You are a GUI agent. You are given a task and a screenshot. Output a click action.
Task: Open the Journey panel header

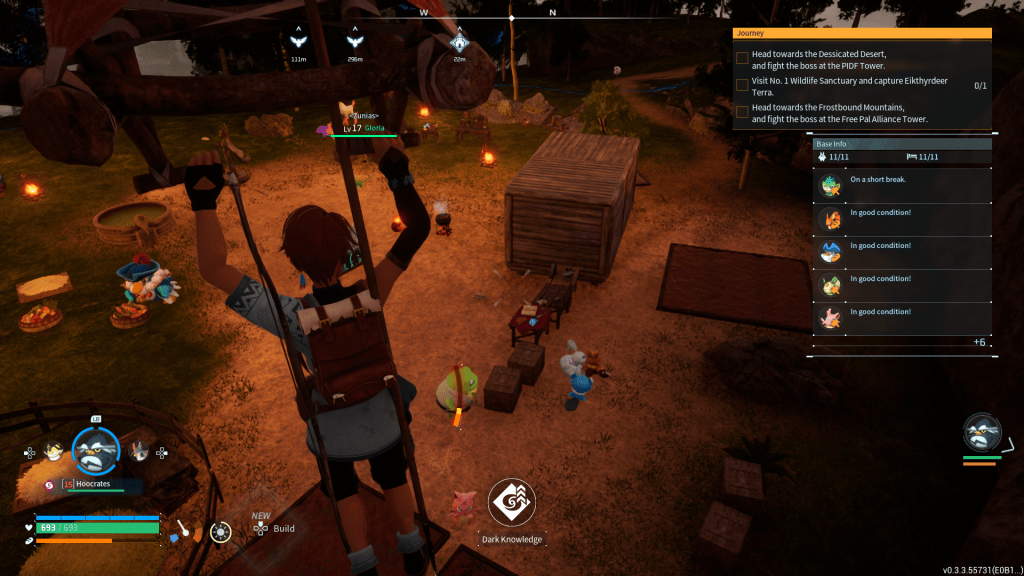click(x=862, y=33)
